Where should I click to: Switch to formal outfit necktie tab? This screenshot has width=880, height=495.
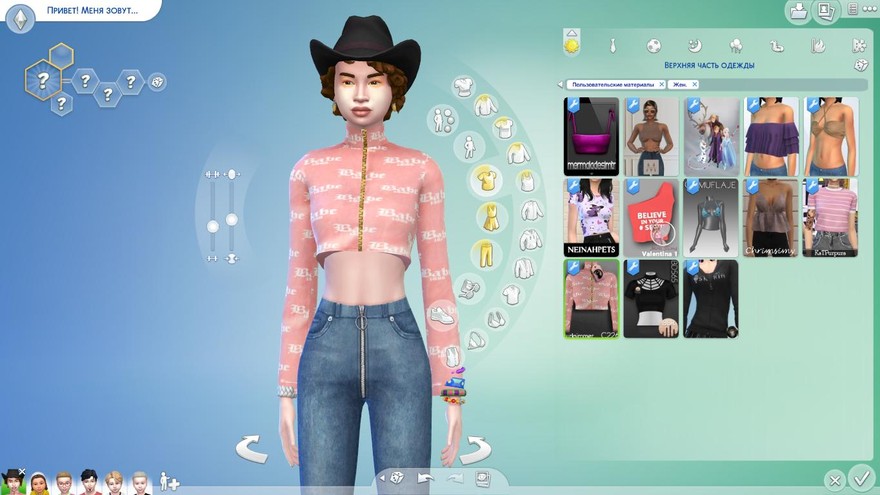click(x=613, y=45)
